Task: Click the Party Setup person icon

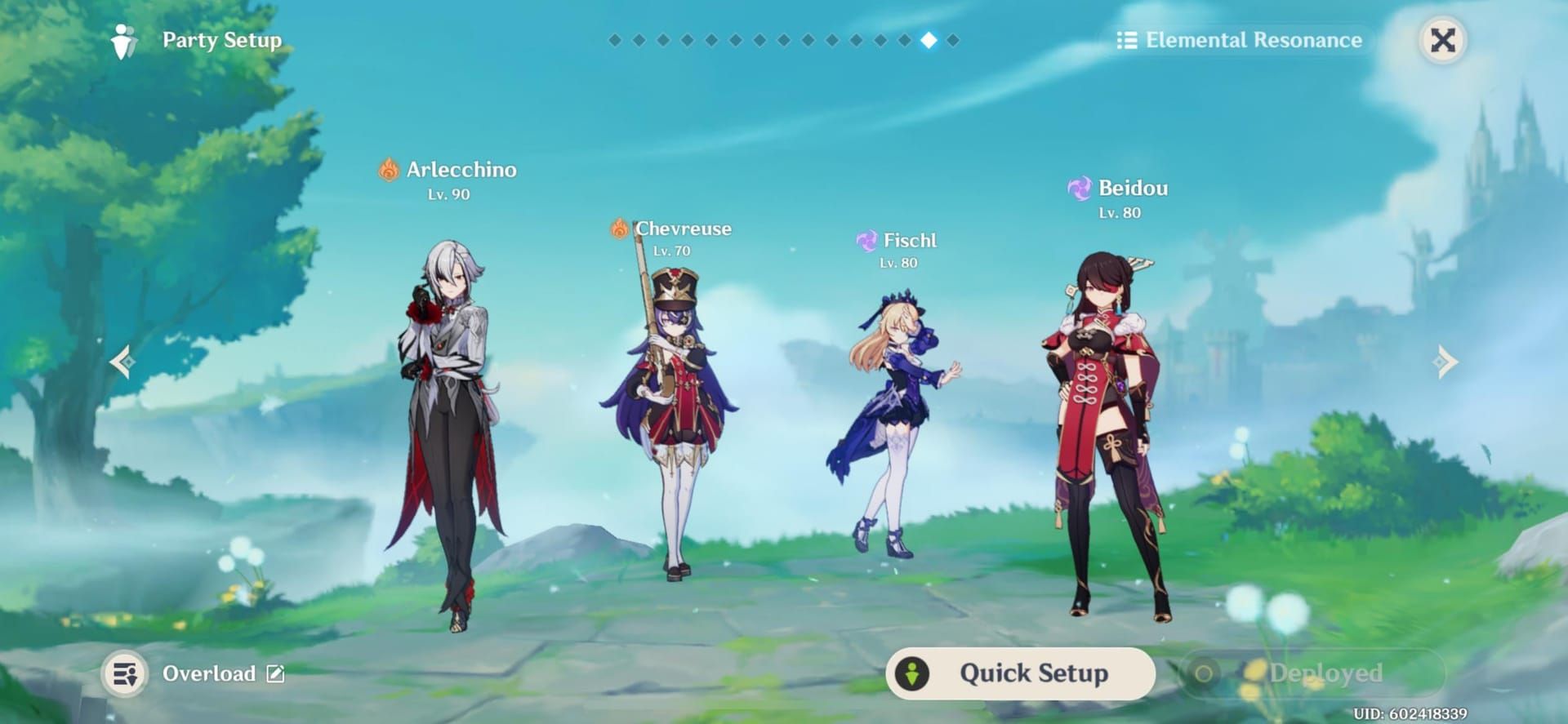Action: (x=123, y=39)
